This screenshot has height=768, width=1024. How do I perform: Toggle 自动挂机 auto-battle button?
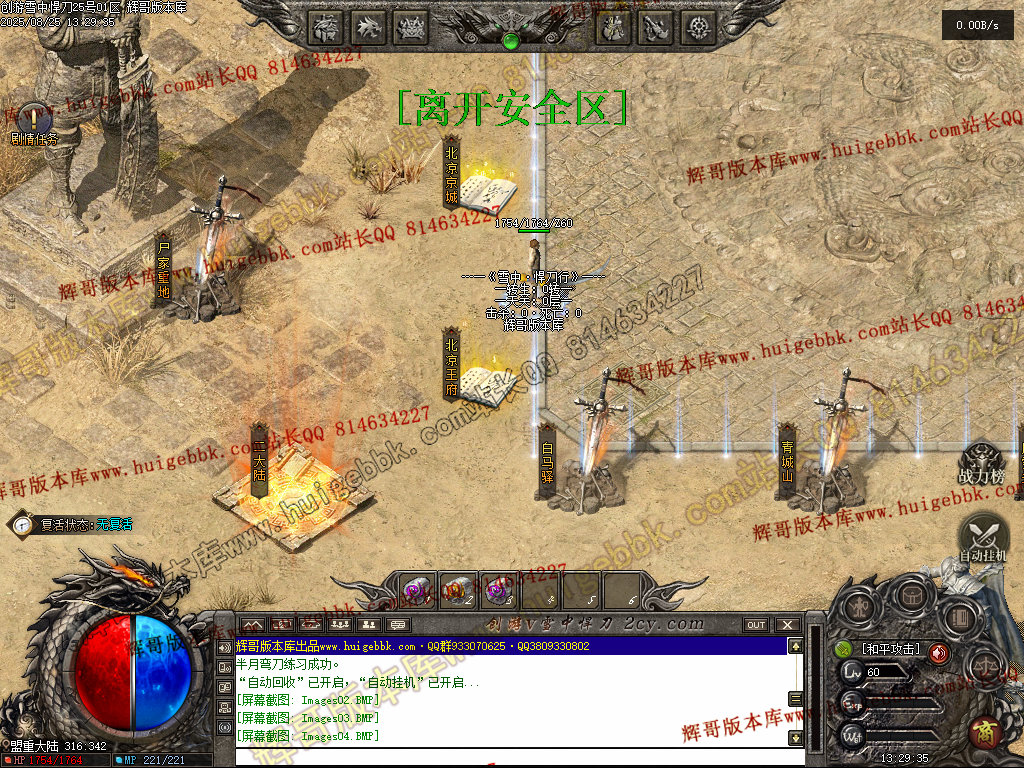pos(984,537)
